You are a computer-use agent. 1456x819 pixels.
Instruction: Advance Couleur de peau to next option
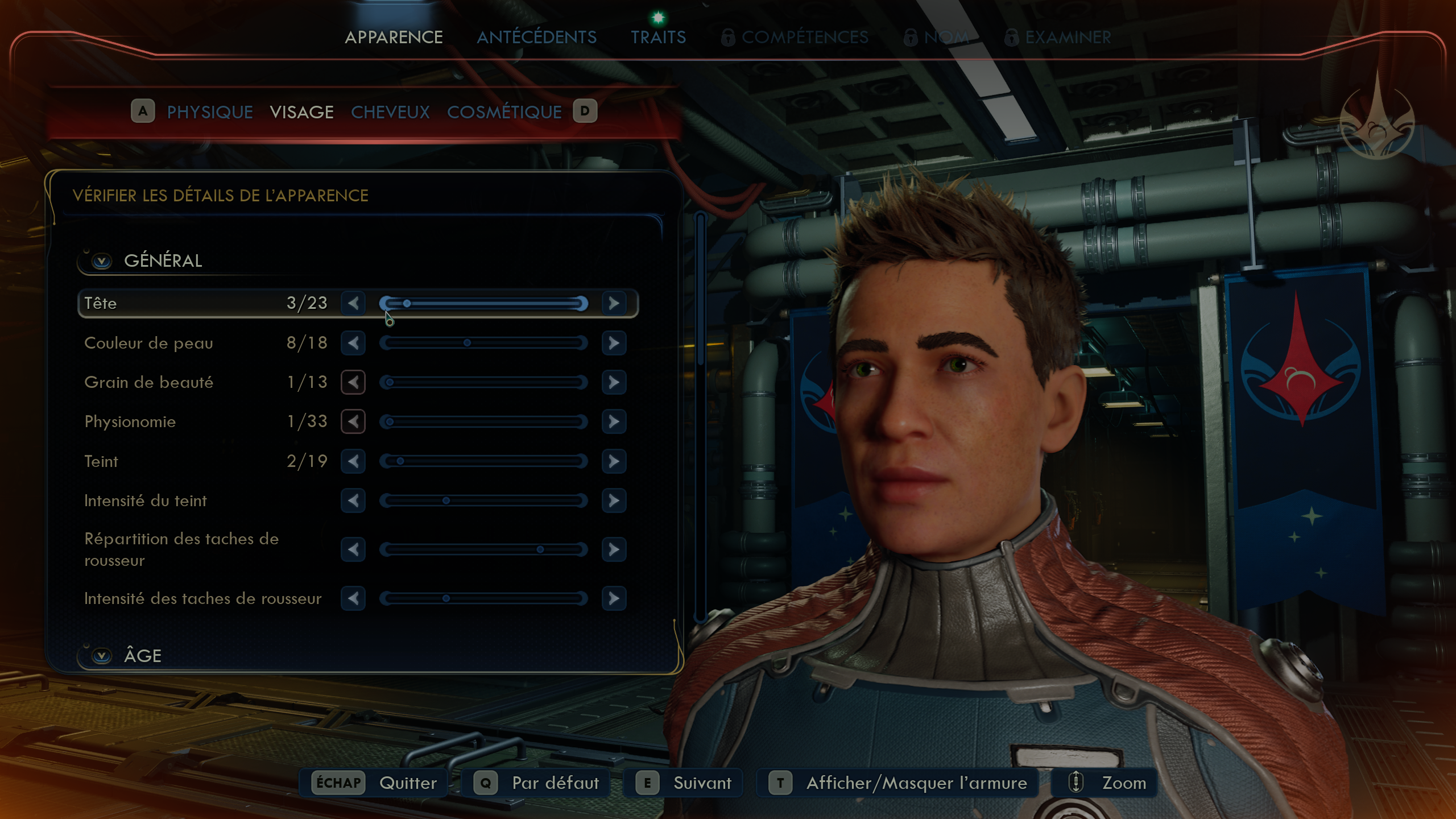[x=614, y=343]
